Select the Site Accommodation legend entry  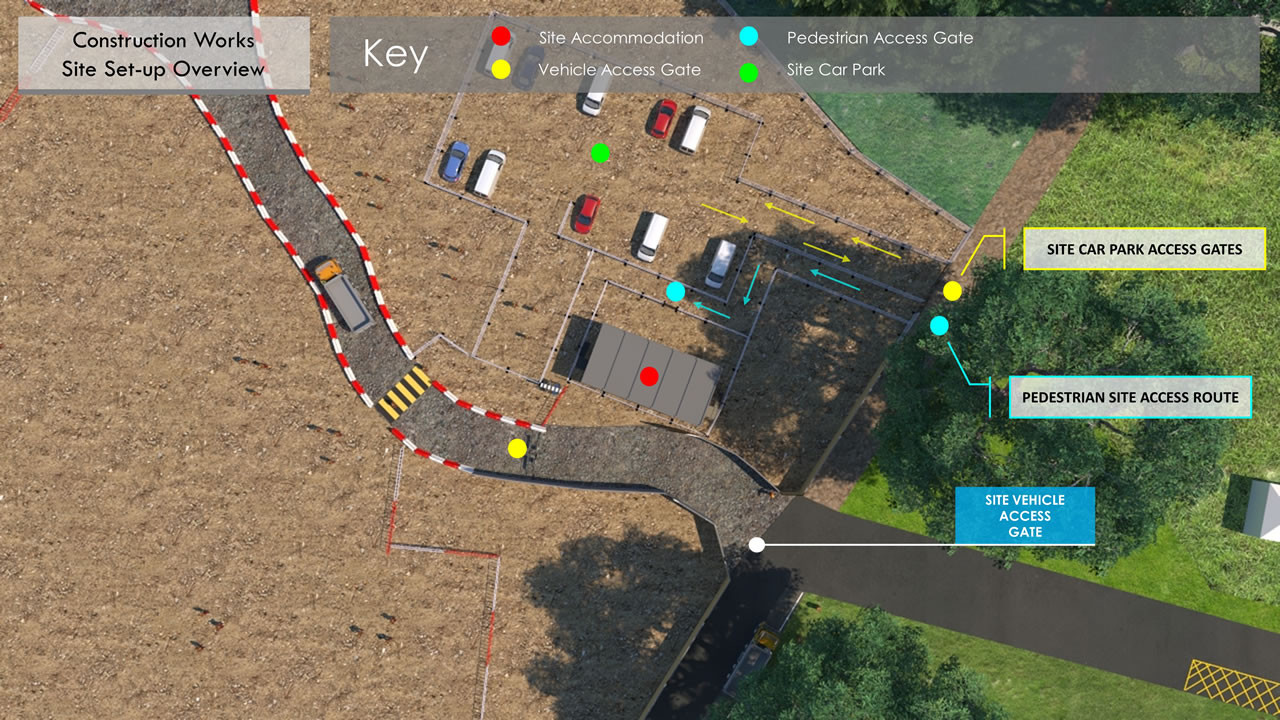click(x=620, y=38)
